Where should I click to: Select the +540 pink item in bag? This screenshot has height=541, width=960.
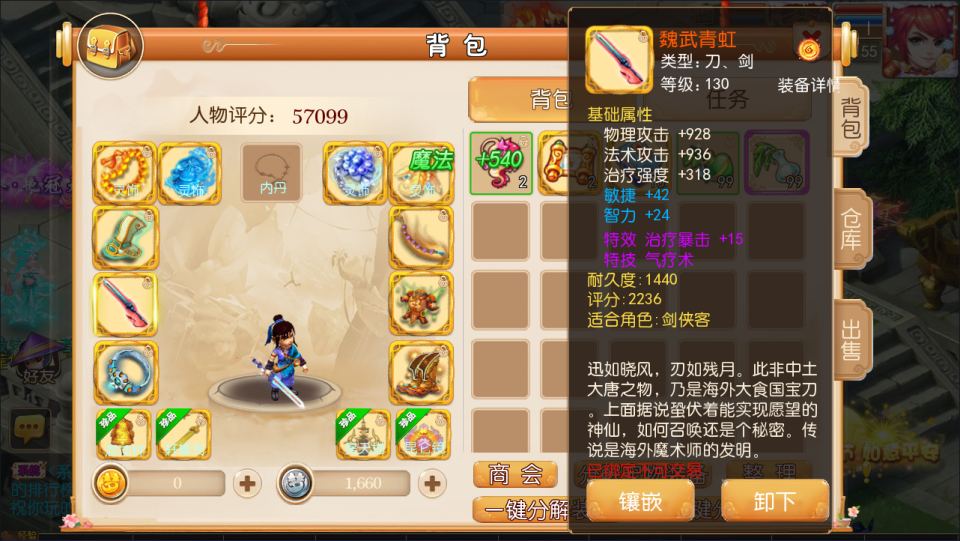[498, 161]
